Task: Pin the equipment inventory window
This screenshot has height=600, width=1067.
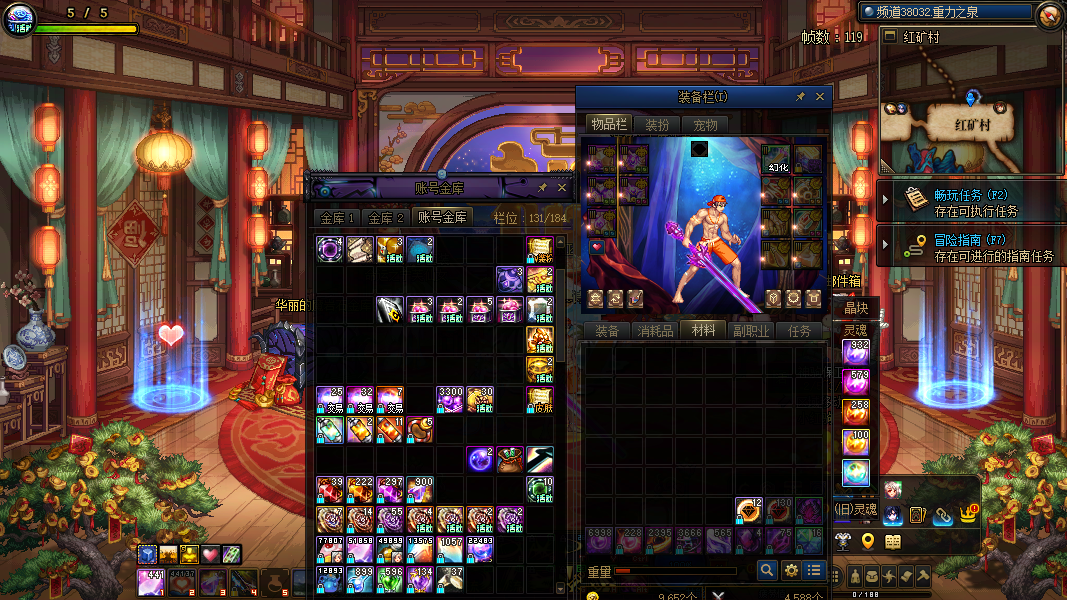Action: [x=800, y=97]
